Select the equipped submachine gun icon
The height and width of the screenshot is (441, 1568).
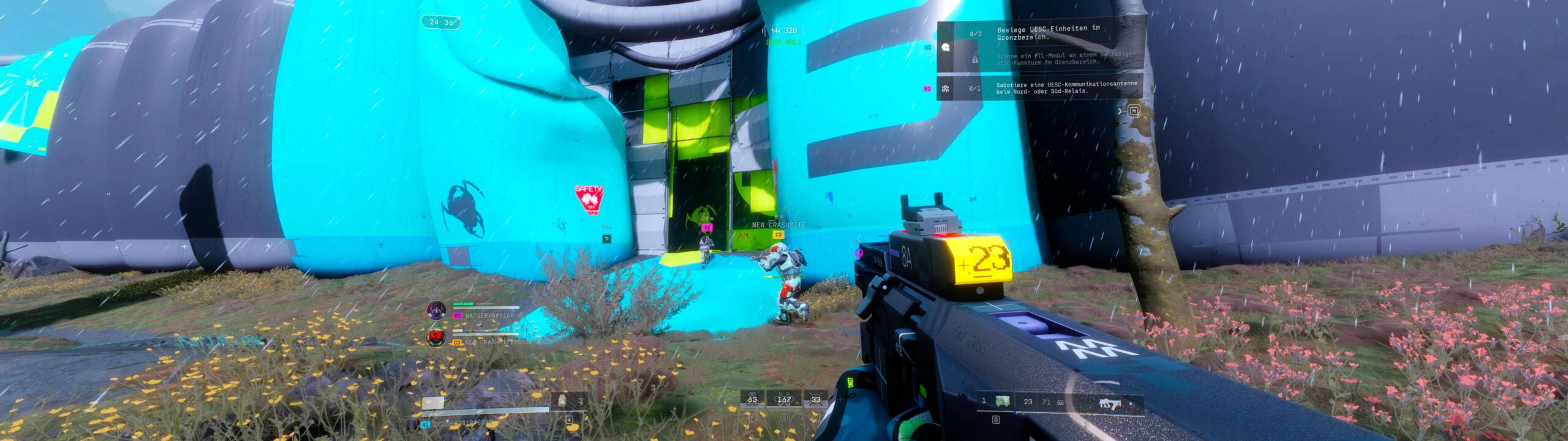[1106, 403]
